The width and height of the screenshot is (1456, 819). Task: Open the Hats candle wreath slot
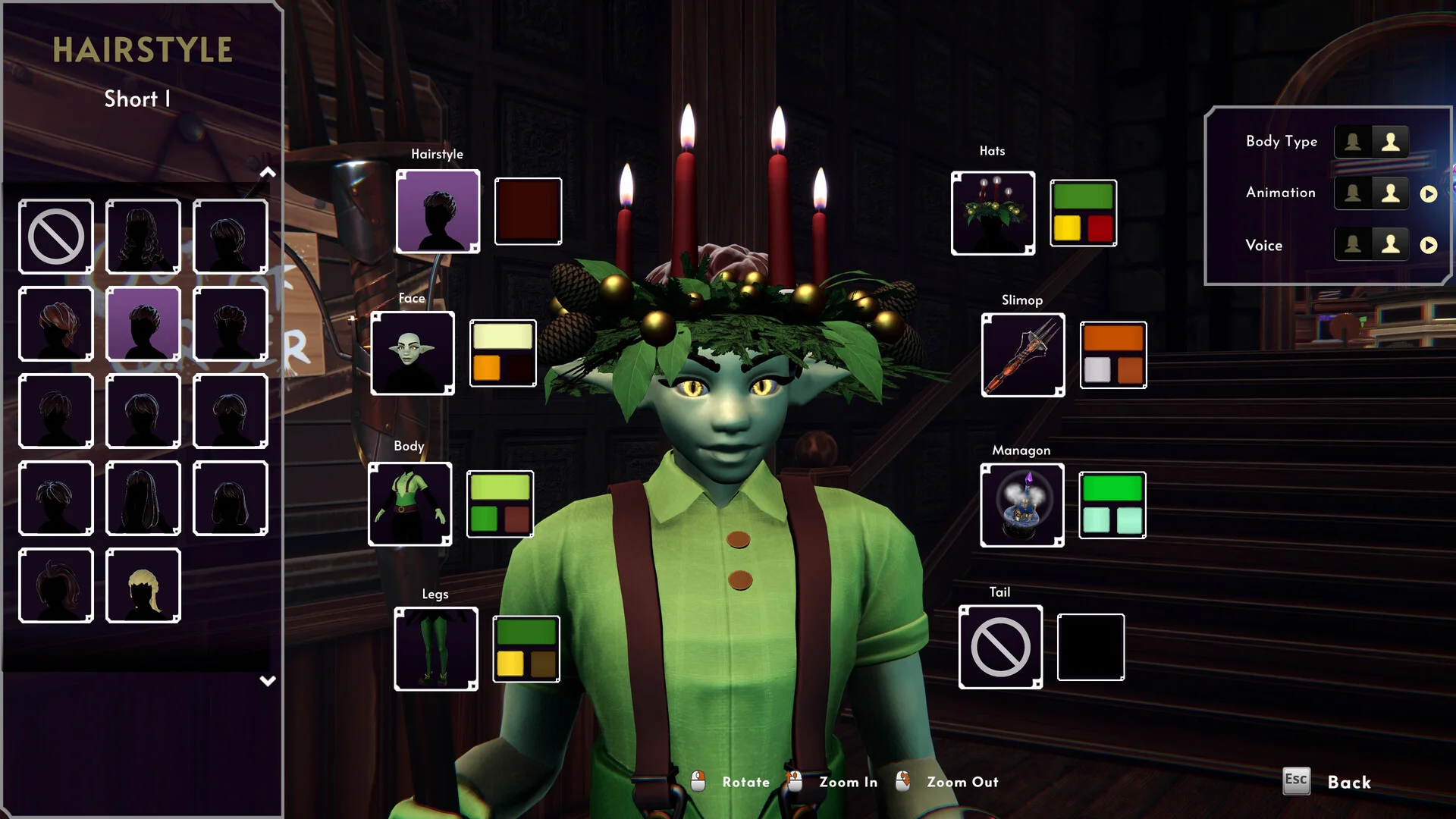pos(993,213)
